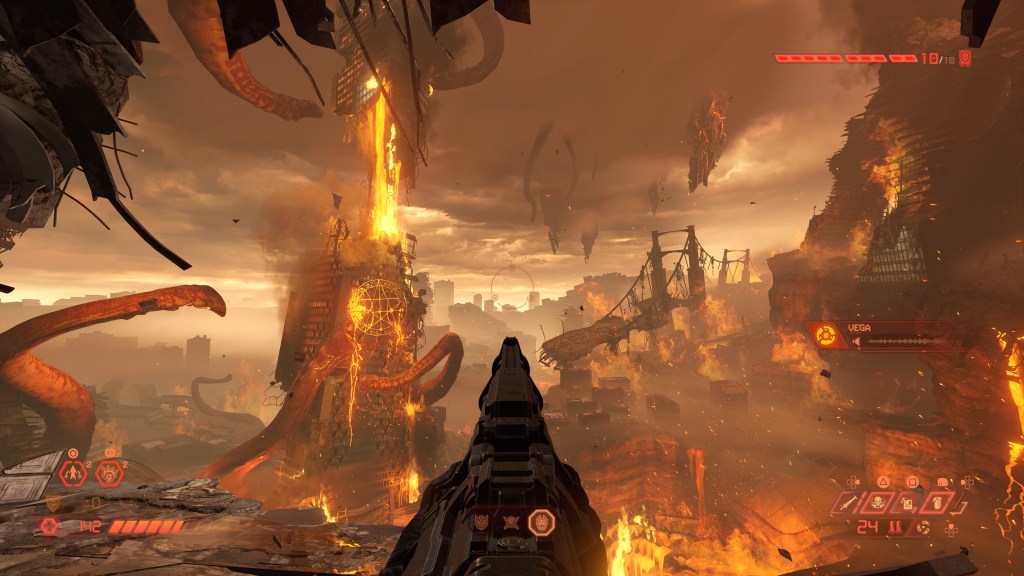Choose the sword slot in weapon bar
The image size is (1024, 576).
click(x=848, y=503)
